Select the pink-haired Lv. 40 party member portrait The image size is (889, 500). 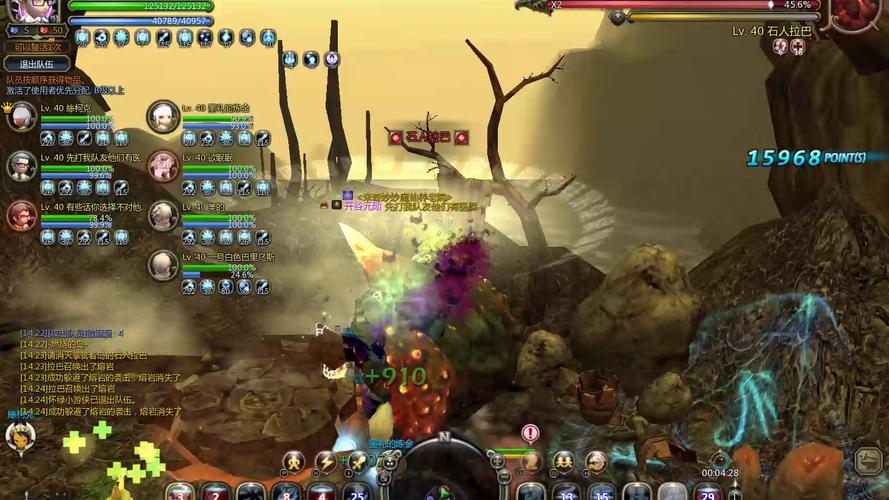tap(162, 166)
